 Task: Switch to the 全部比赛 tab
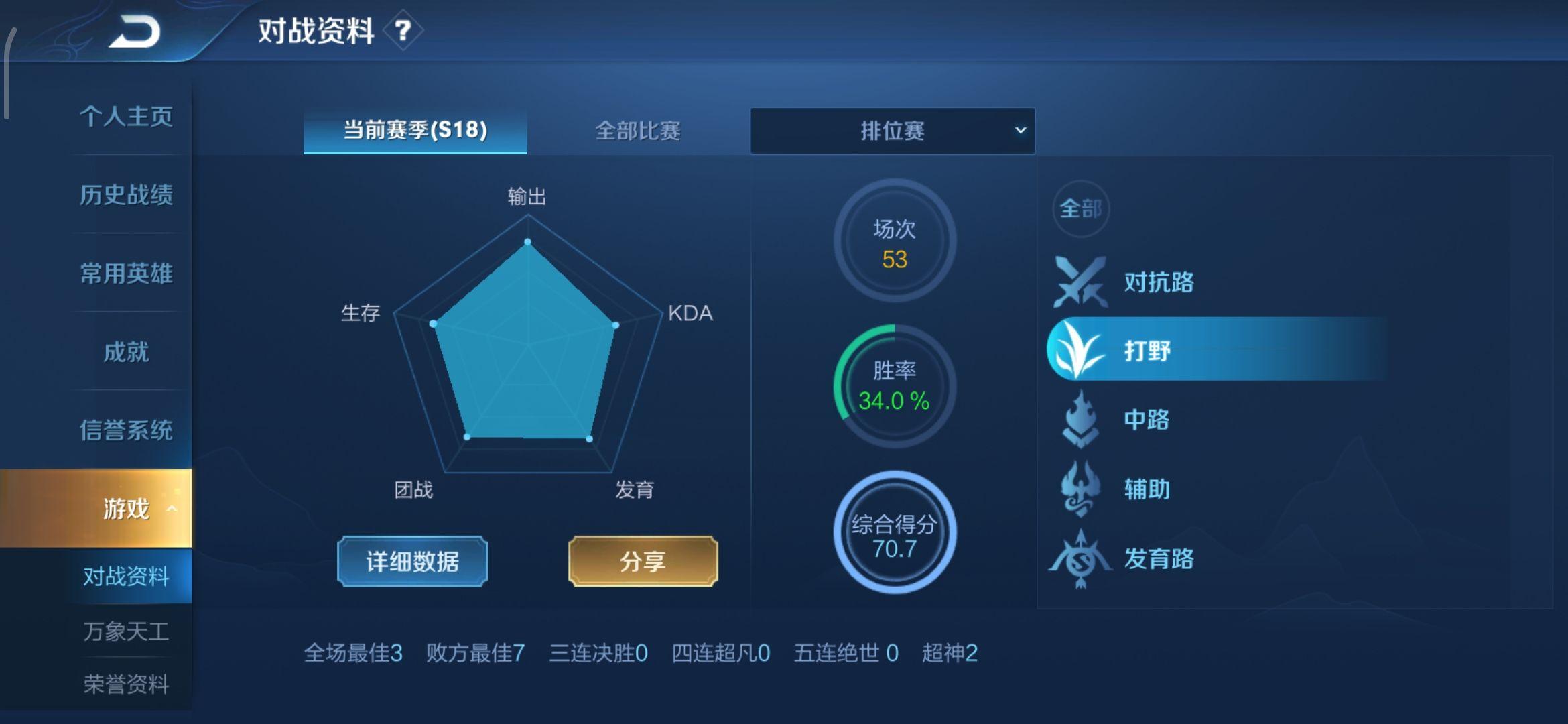pos(637,131)
